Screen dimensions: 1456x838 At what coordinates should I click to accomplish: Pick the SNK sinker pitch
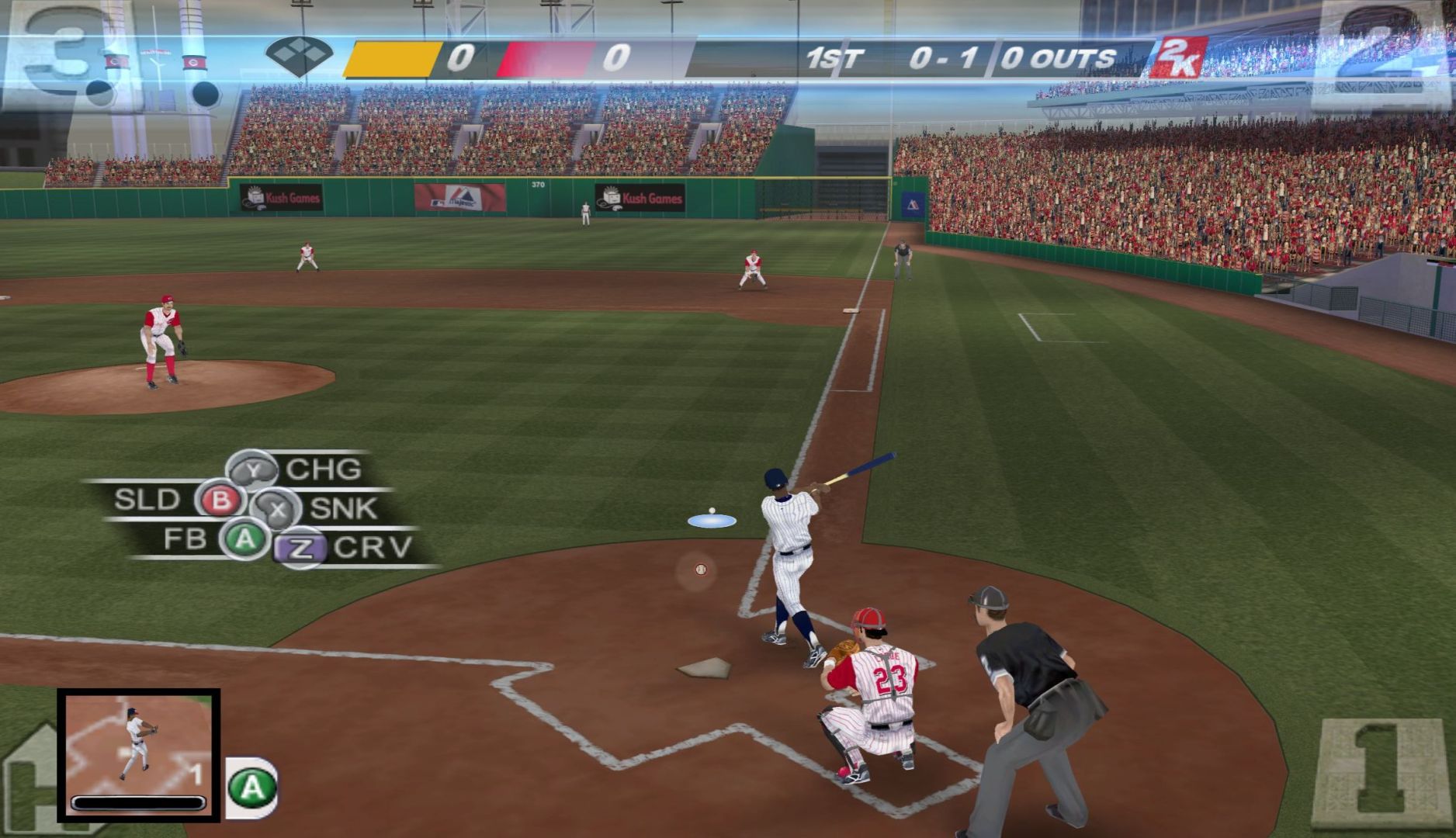[276, 510]
